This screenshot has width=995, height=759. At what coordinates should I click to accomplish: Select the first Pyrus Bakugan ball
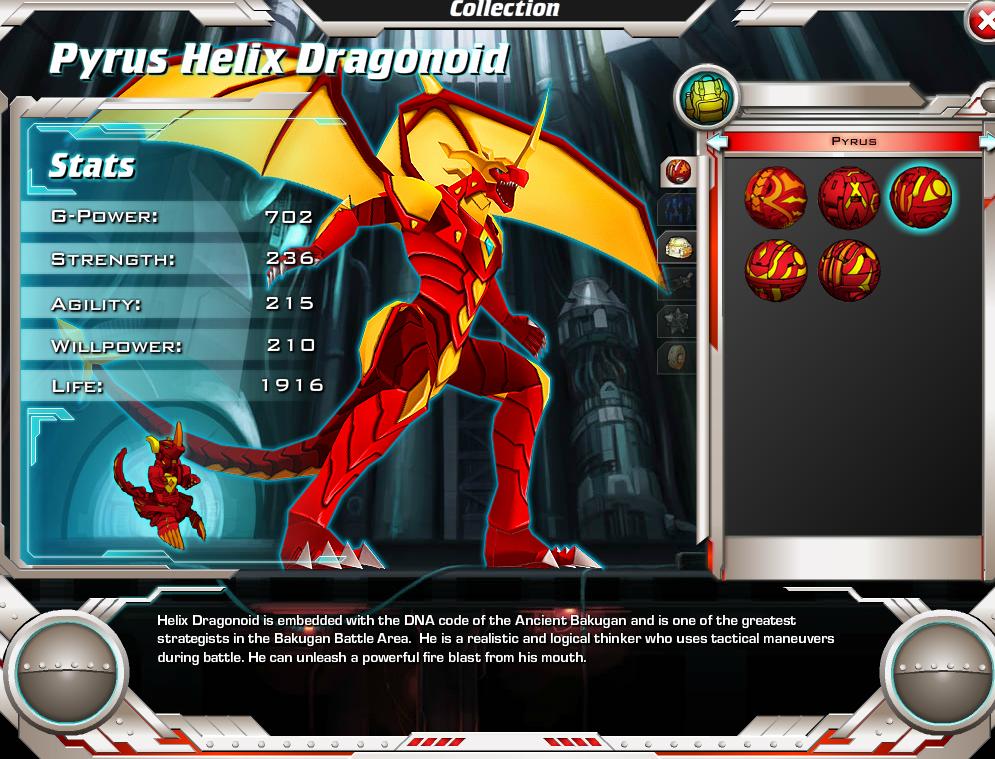775,197
